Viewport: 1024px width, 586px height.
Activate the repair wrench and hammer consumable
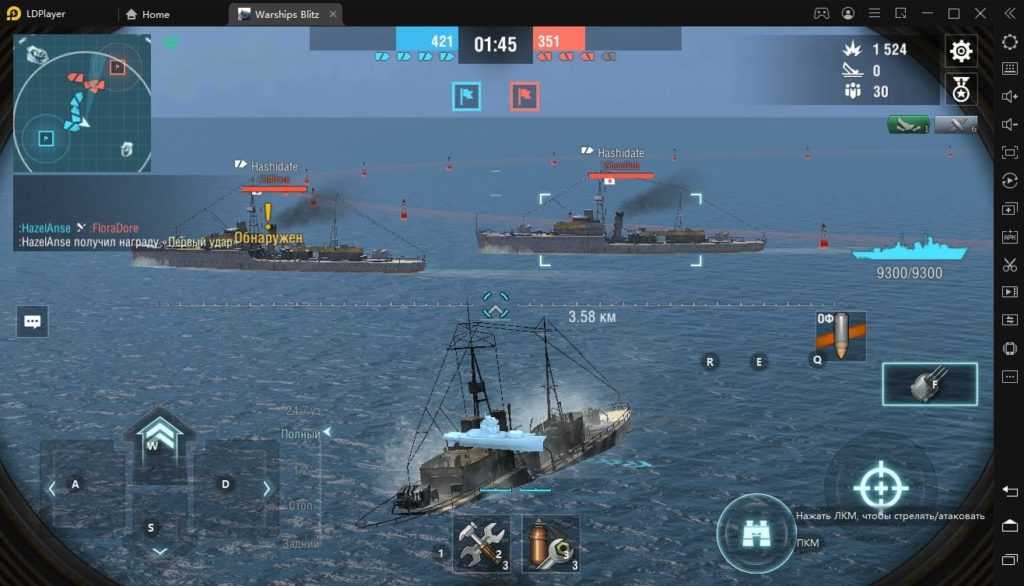tap(481, 544)
